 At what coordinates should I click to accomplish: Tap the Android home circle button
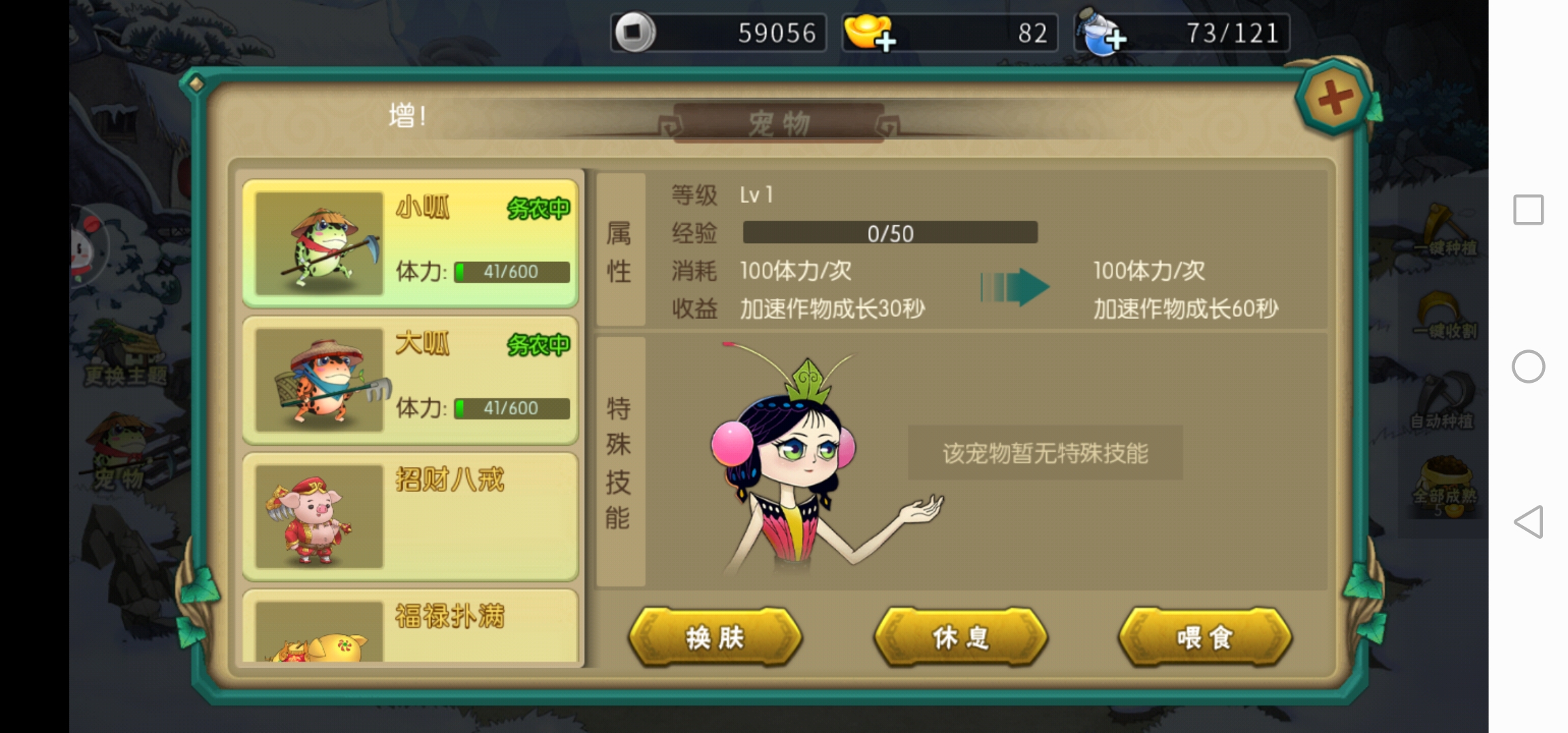1528,366
